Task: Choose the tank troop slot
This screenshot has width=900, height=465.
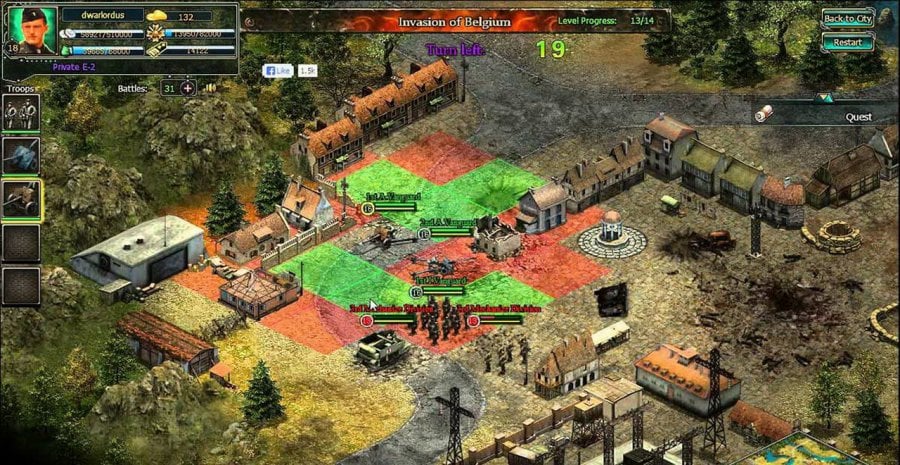Action: pos(21,156)
